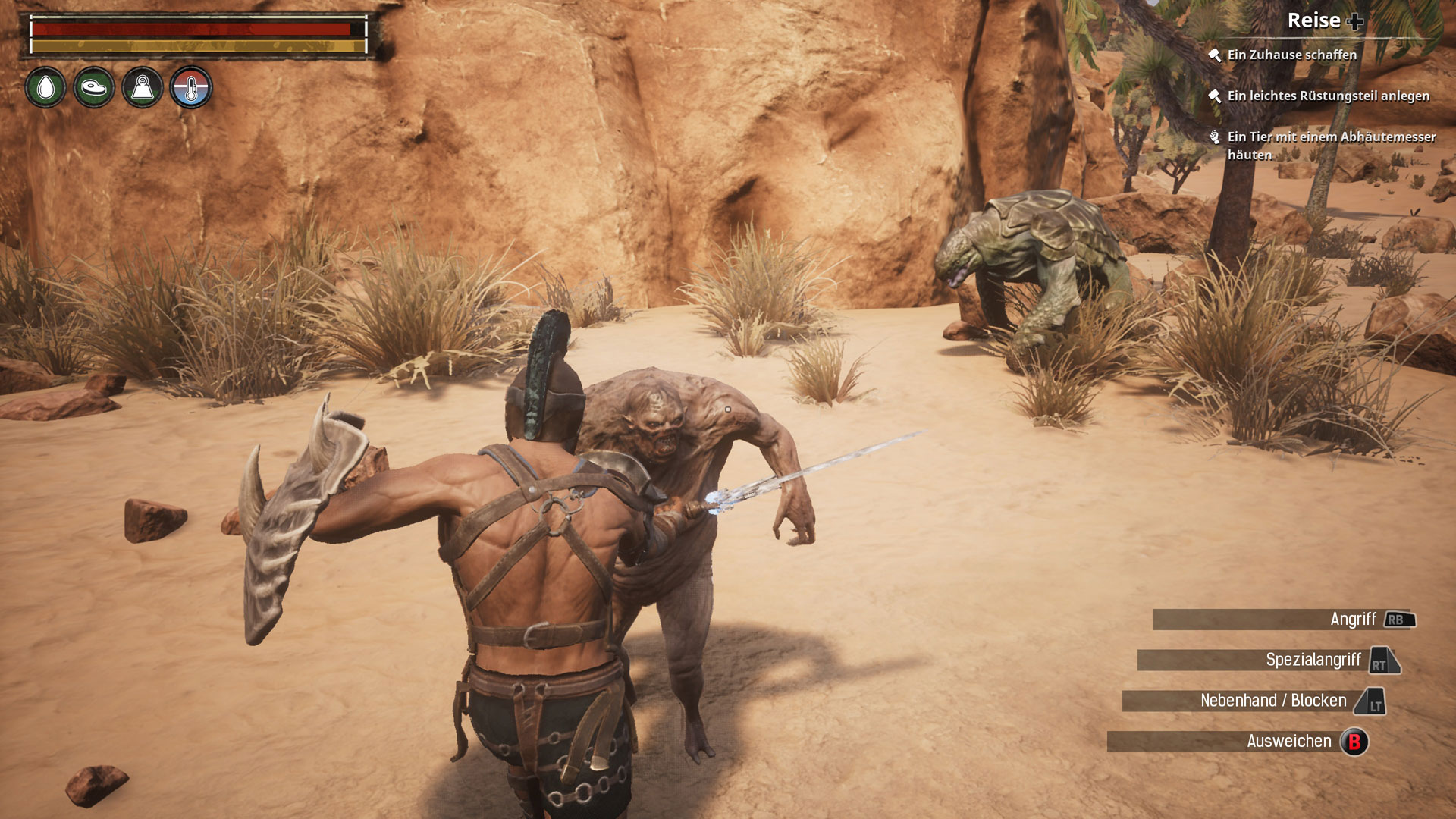1456x819 pixels.
Task: Choose the 'Ein leichtes Rüstungsteil anlegen' objective
Action: tap(1328, 96)
